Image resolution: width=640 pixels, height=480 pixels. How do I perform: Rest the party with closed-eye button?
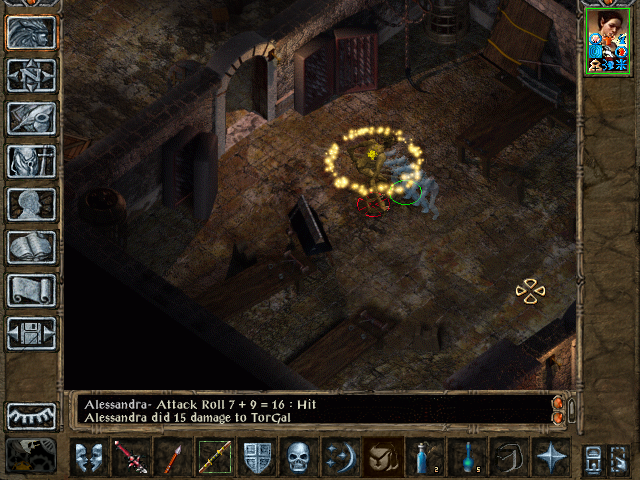pos(32,415)
